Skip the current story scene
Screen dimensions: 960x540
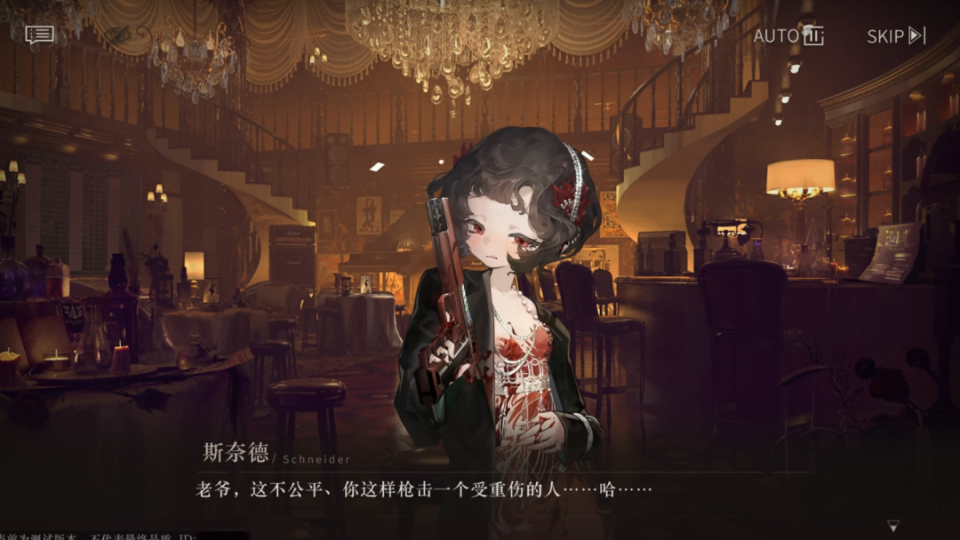click(x=896, y=36)
